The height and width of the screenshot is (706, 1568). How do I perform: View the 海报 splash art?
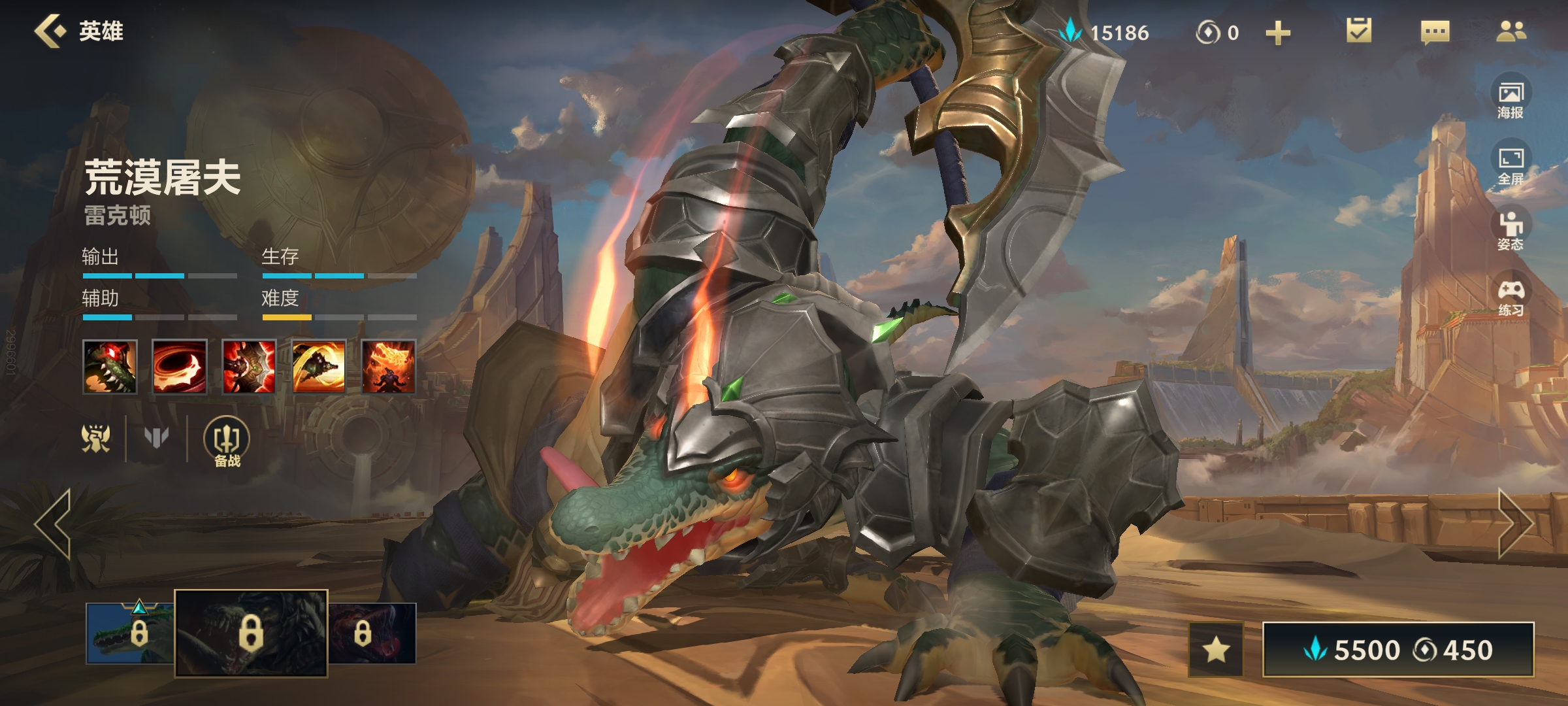point(1511,99)
